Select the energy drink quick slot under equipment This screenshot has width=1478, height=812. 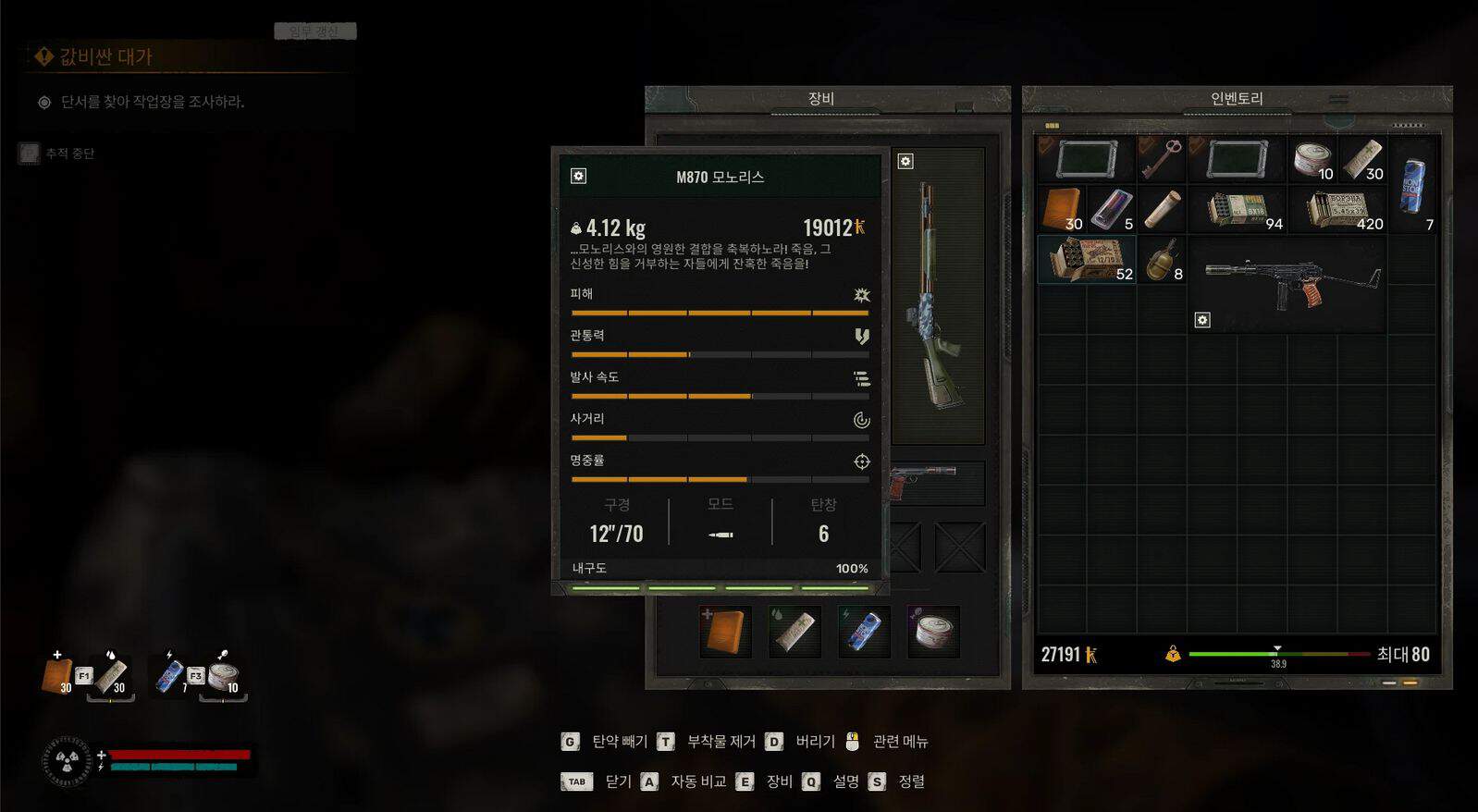point(864,632)
